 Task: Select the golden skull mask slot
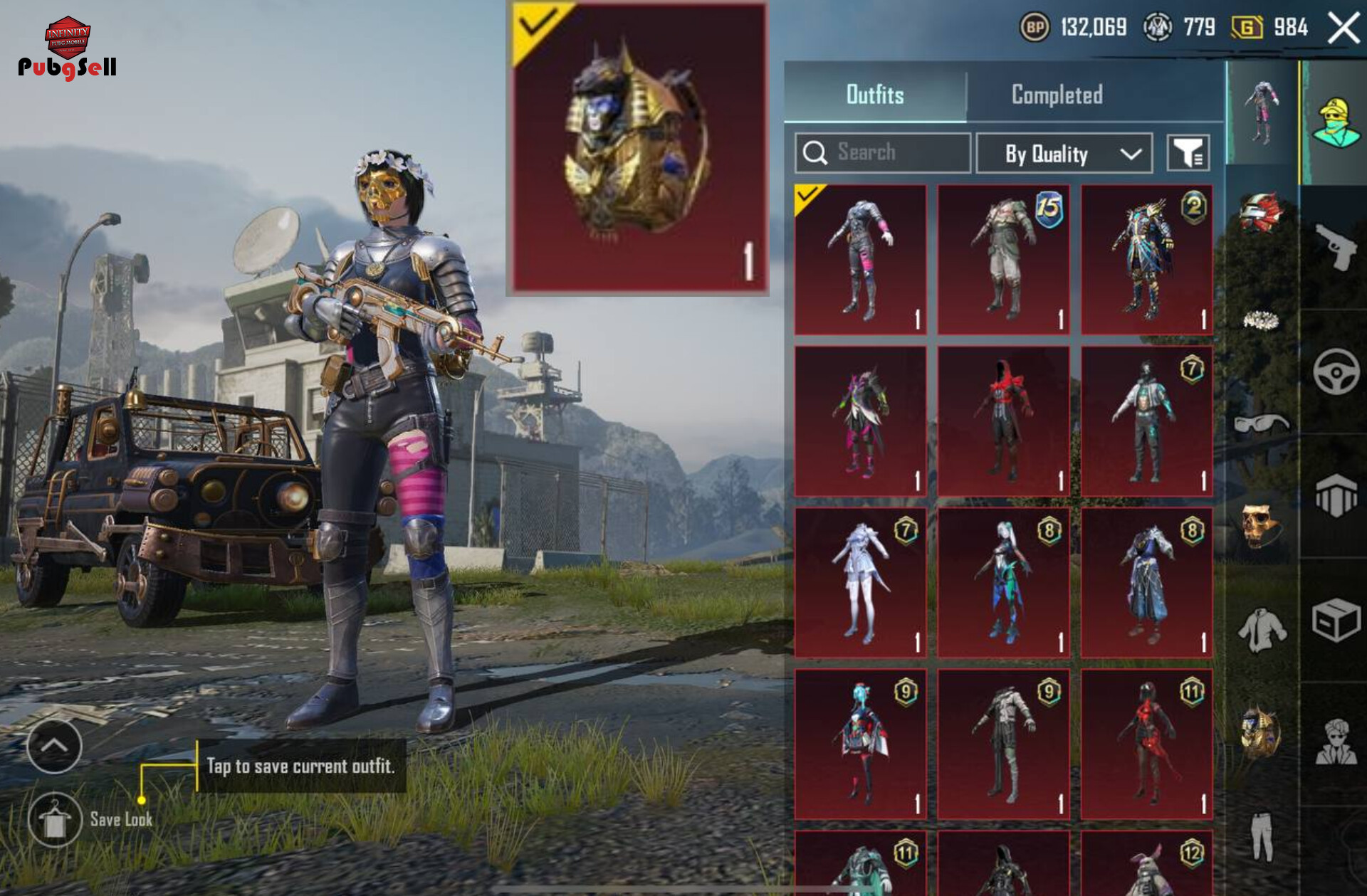pyautogui.click(x=1260, y=527)
